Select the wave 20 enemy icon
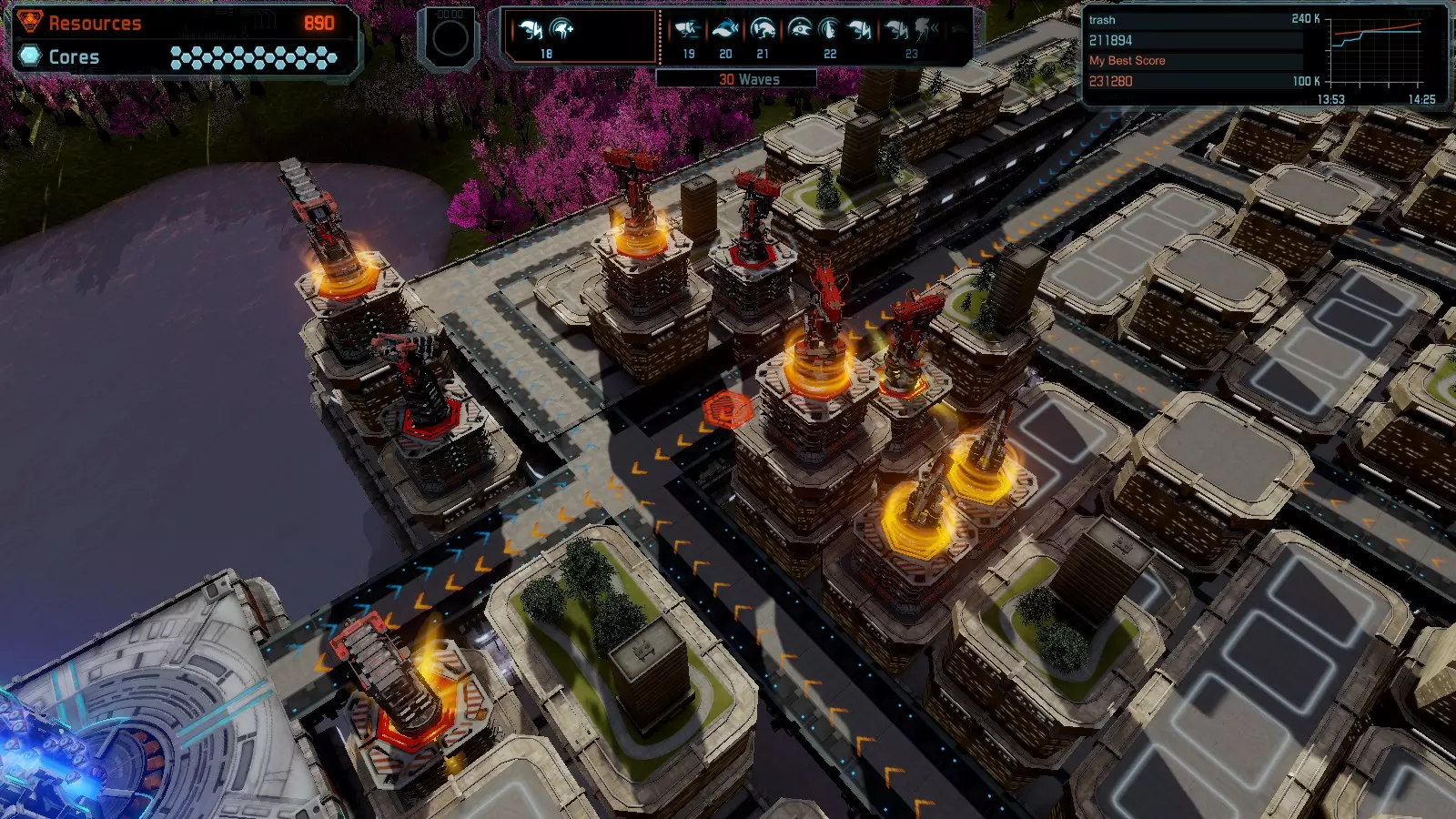Image resolution: width=1456 pixels, height=819 pixels. [725, 31]
